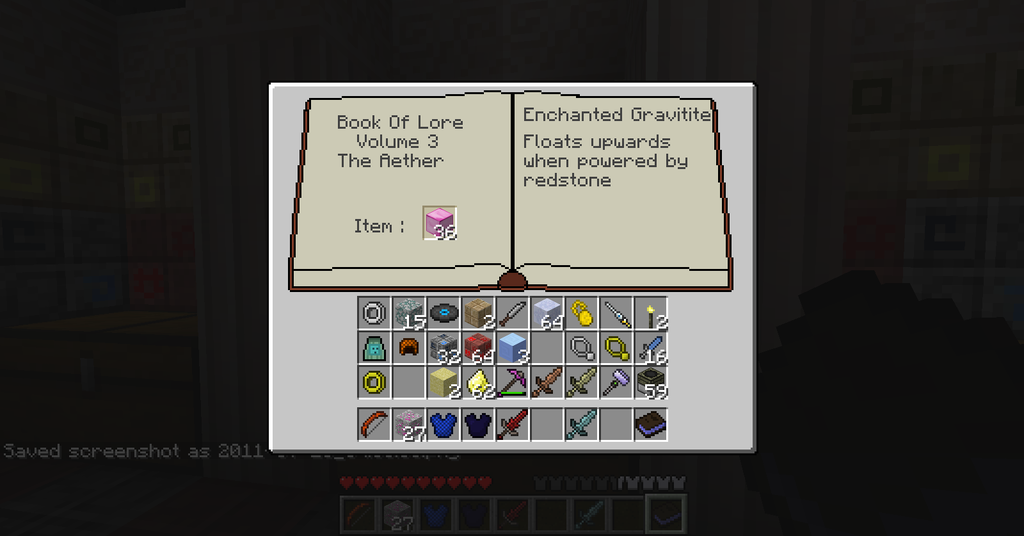The image size is (1024, 536).
Task: Click the silver pendant slot
Action: click(x=581, y=348)
